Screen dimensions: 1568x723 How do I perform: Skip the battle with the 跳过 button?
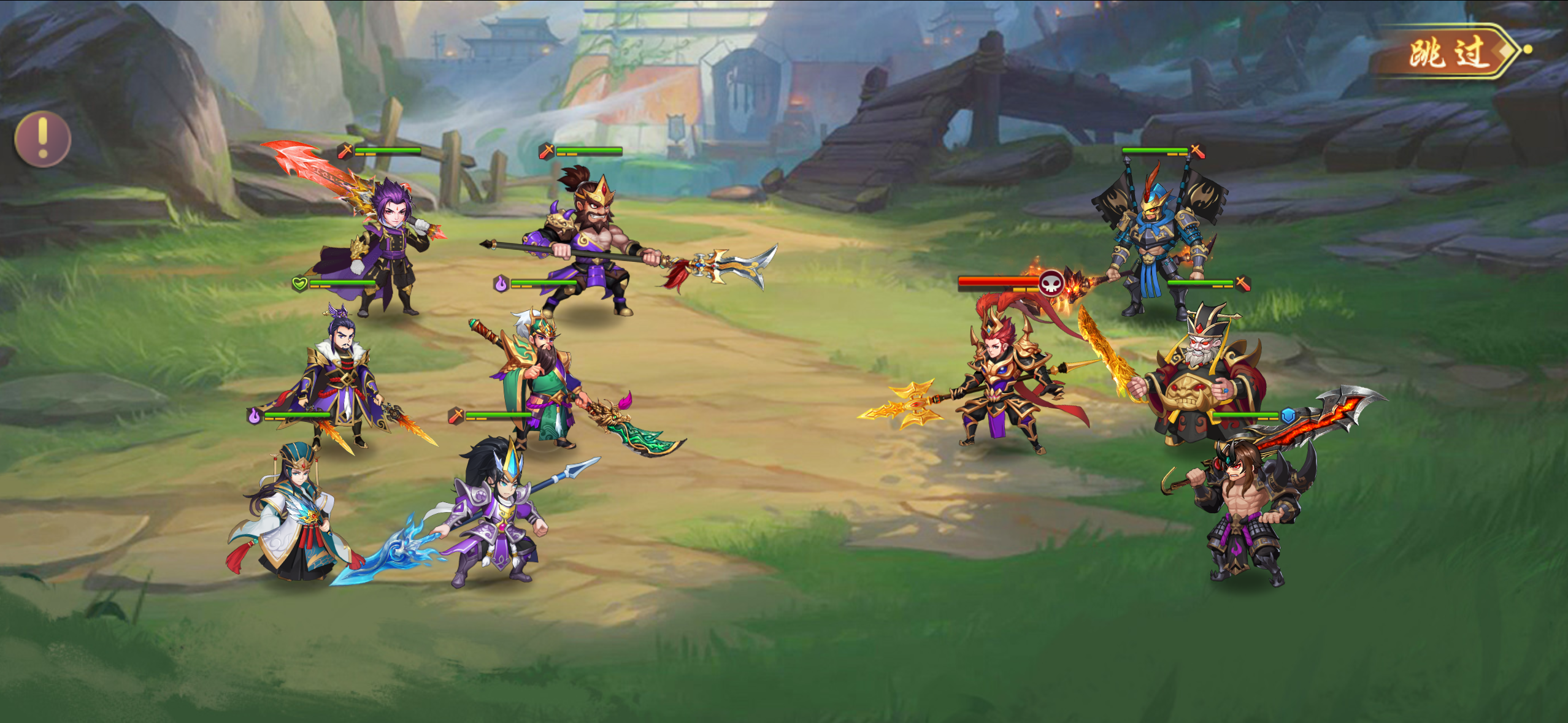pos(1449,53)
